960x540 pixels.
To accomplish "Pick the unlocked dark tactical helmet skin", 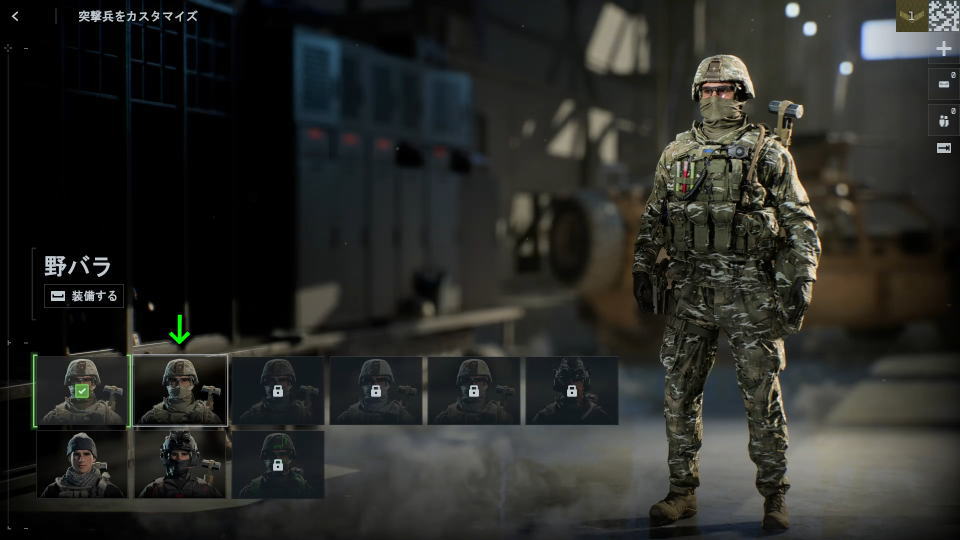I will [180, 464].
